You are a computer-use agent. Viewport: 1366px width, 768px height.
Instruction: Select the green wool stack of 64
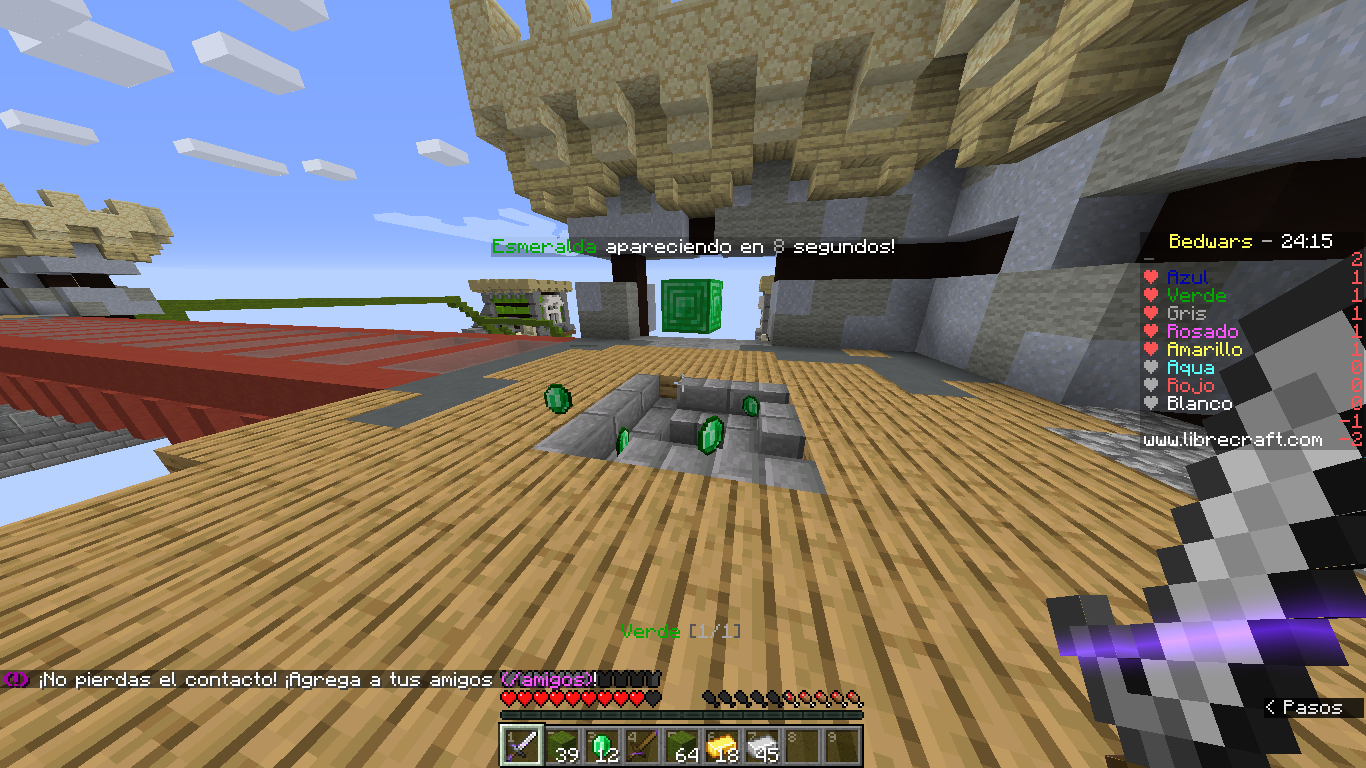tap(682, 746)
